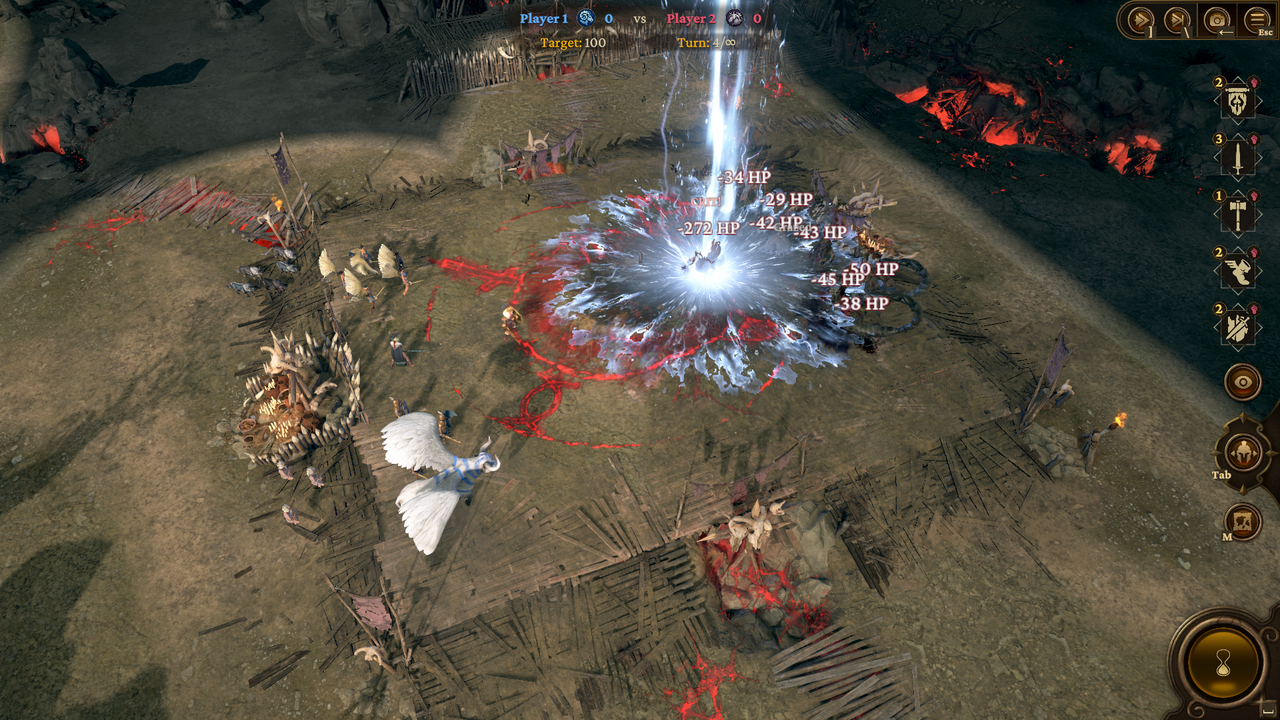Click the camera screenshot icon
The width and height of the screenshot is (1280, 720).
(1215, 18)
